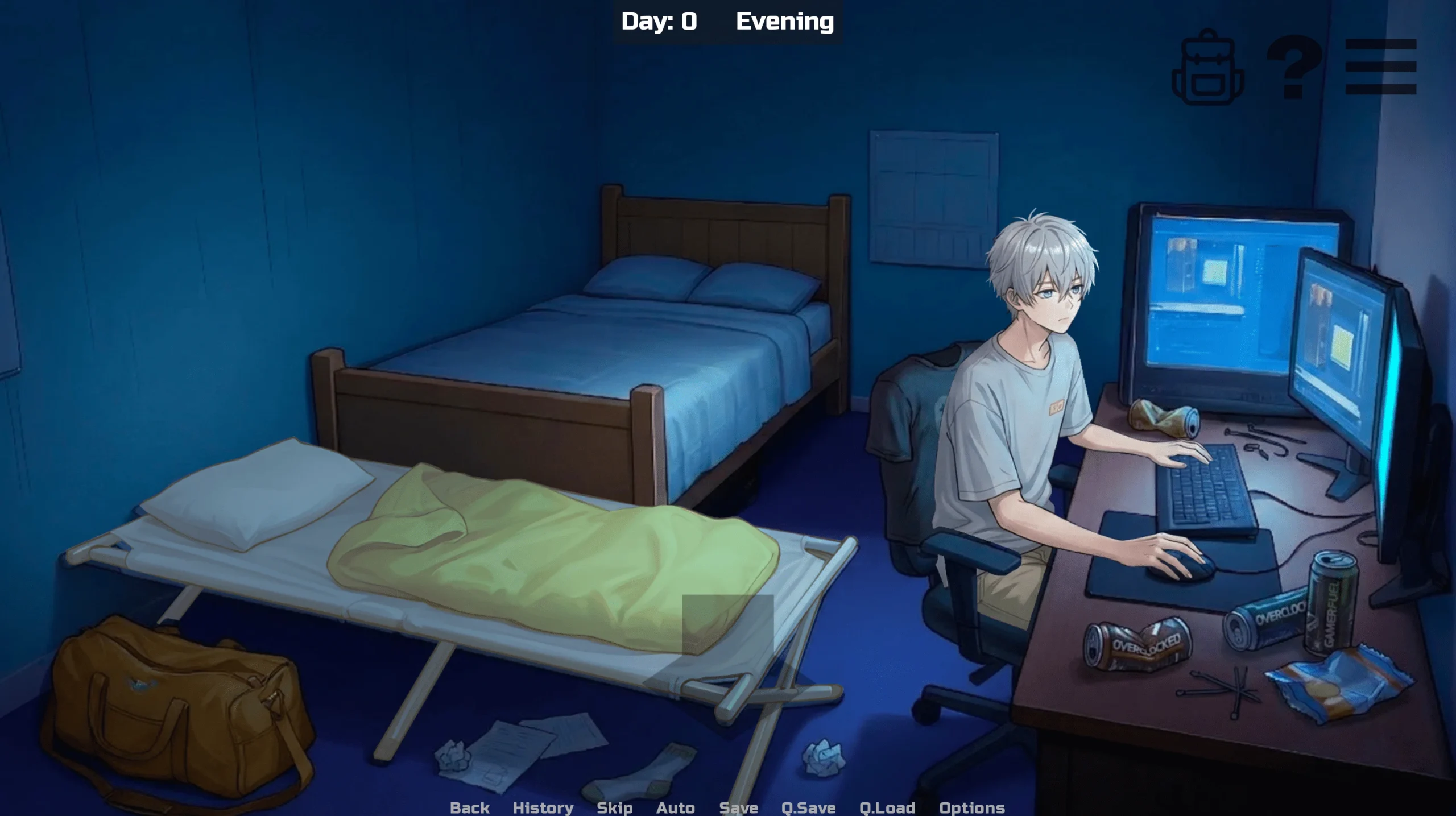Load the quick save with Q.Load

pyautogui.click(x=887, y=807)
